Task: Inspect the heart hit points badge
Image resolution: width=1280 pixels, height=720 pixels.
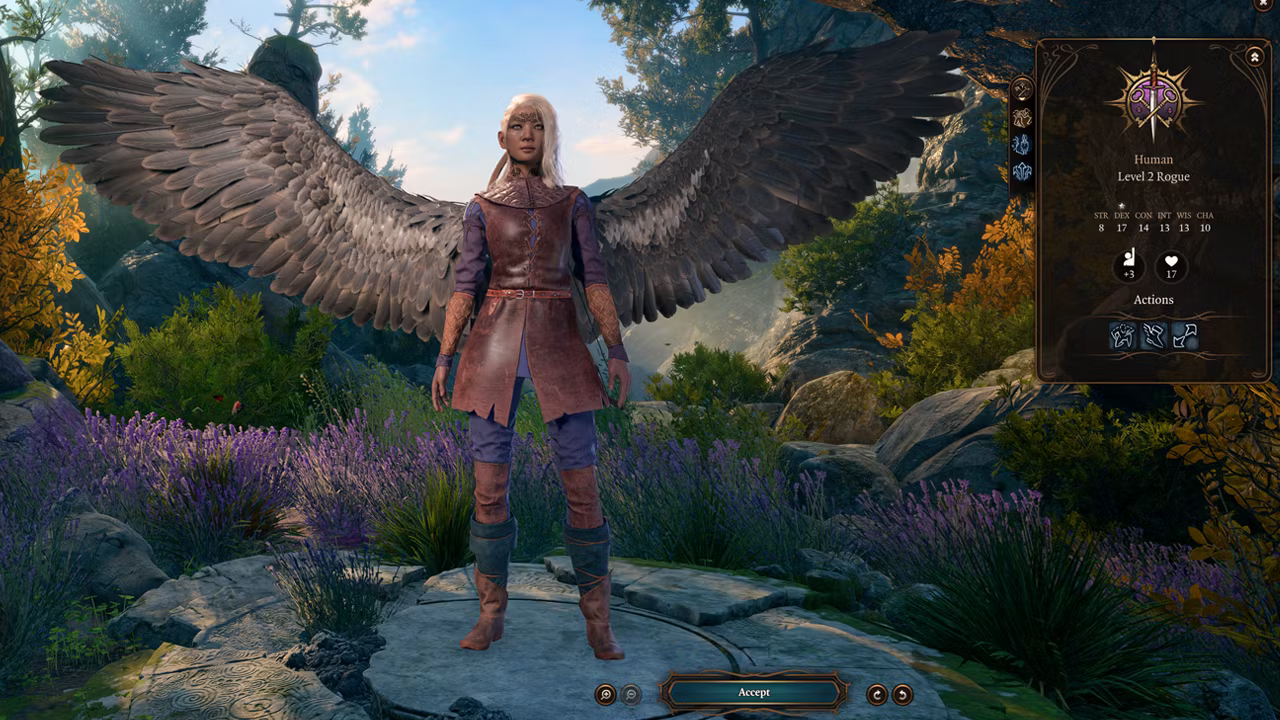Action: pyautogui.click(x=1171, y=267)
